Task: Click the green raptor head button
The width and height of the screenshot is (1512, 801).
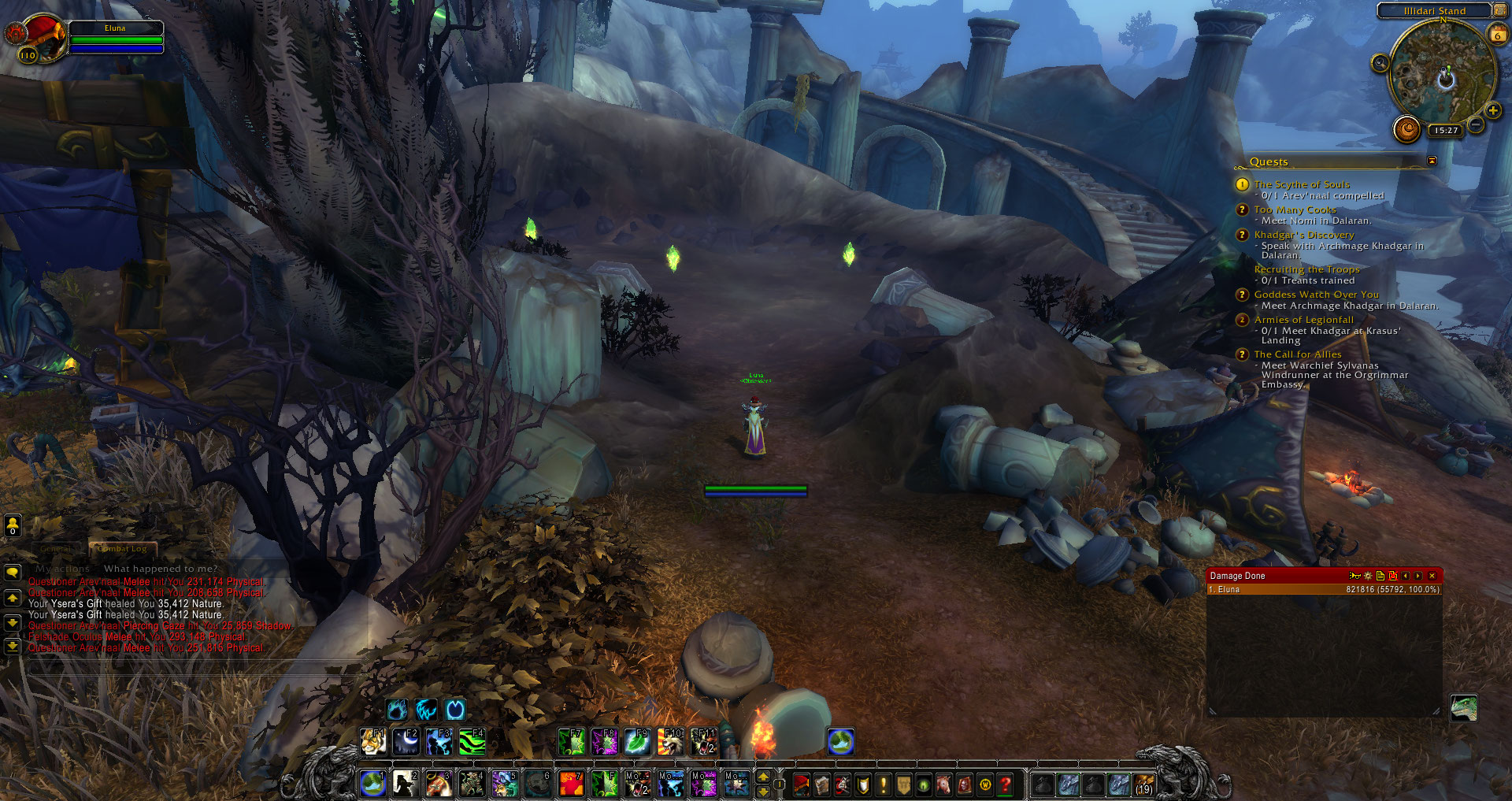Action: tap(1463, 707)
